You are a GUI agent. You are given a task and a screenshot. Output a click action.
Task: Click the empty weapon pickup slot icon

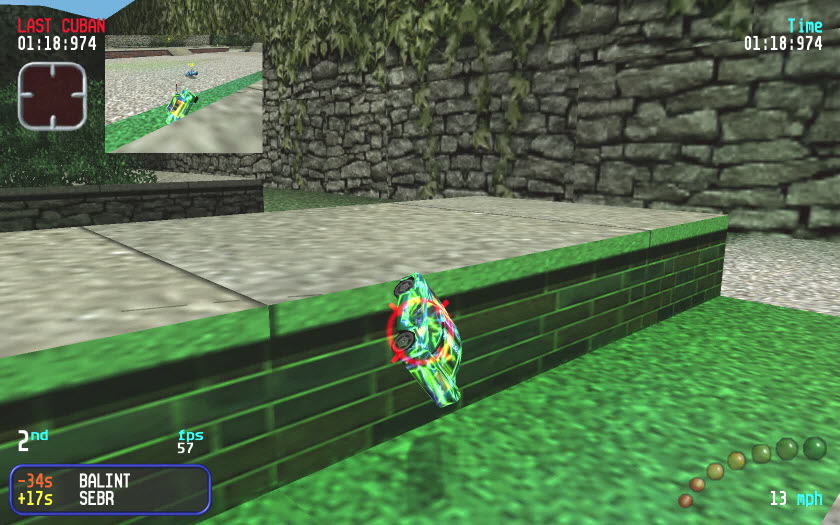pyautogui.click(x=52, y=96)
